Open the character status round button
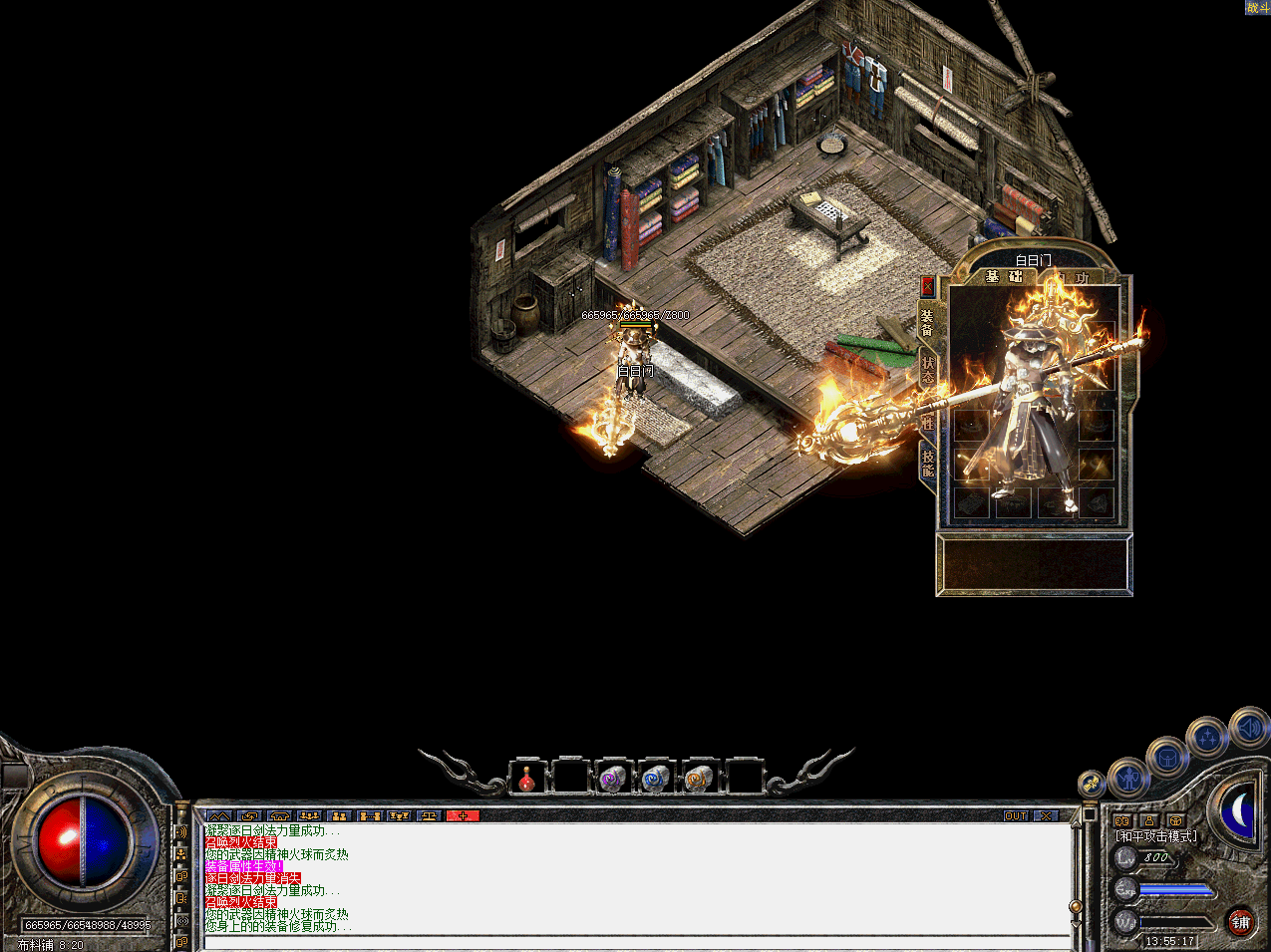 1129,777
